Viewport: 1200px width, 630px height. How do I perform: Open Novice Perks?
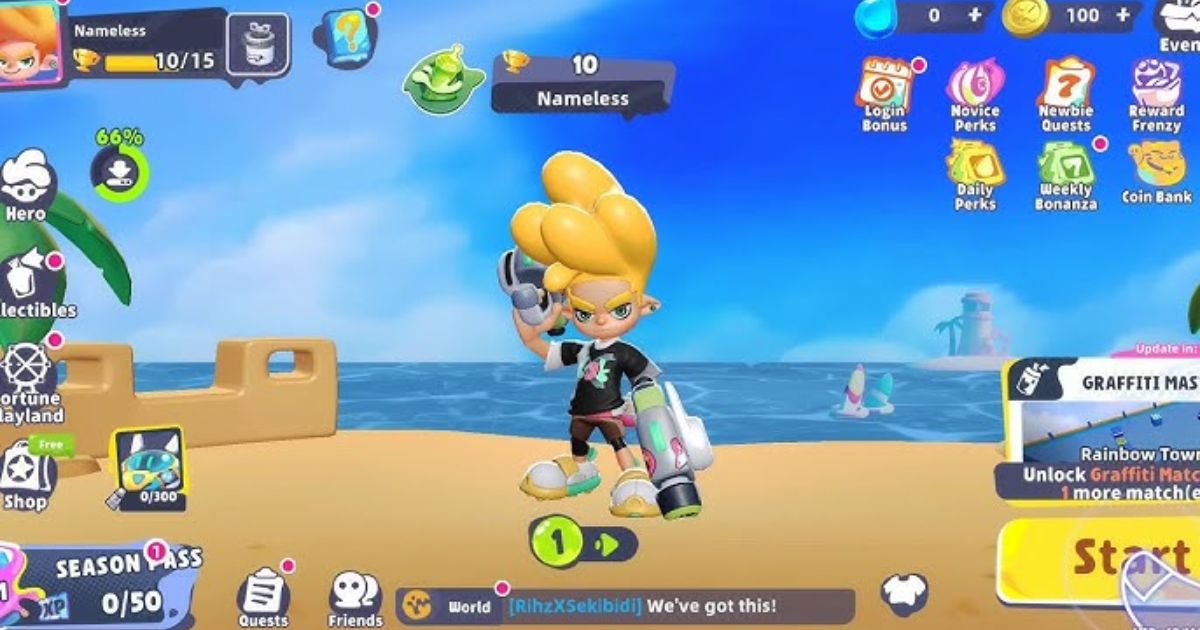(975, 93)
